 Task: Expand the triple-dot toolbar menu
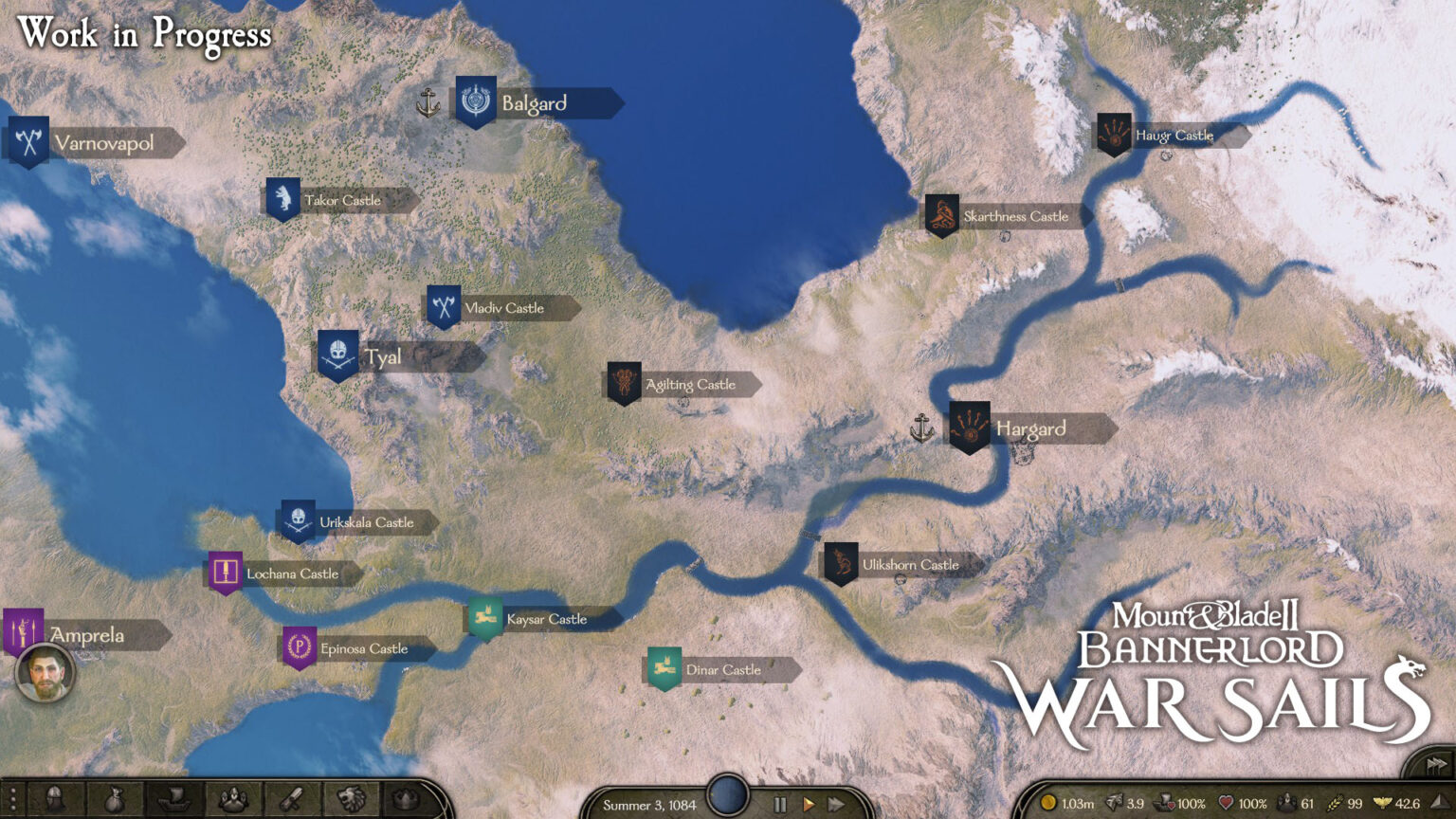(12, 799)
